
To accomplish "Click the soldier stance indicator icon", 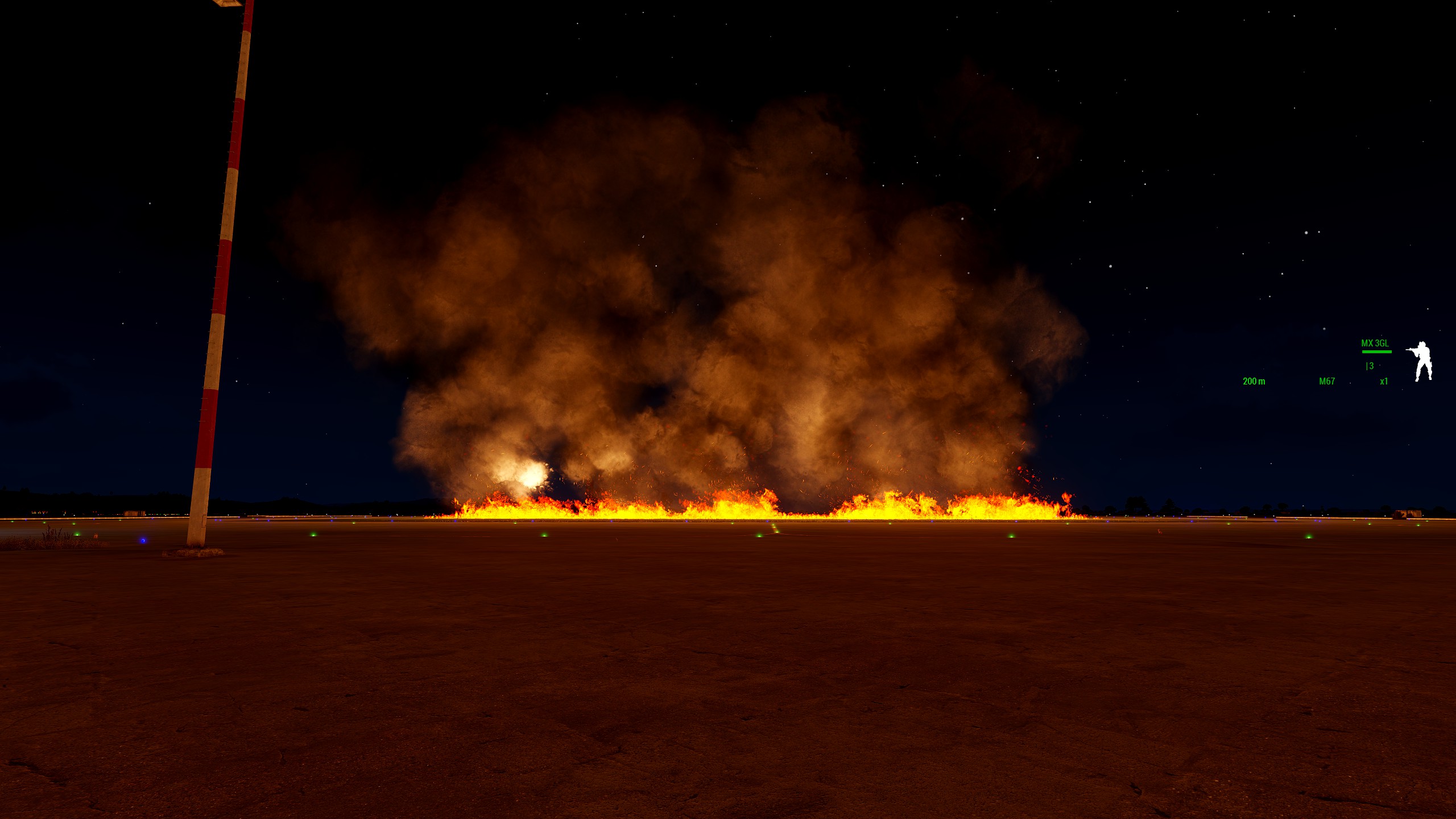I will [x=1420, y=361].
